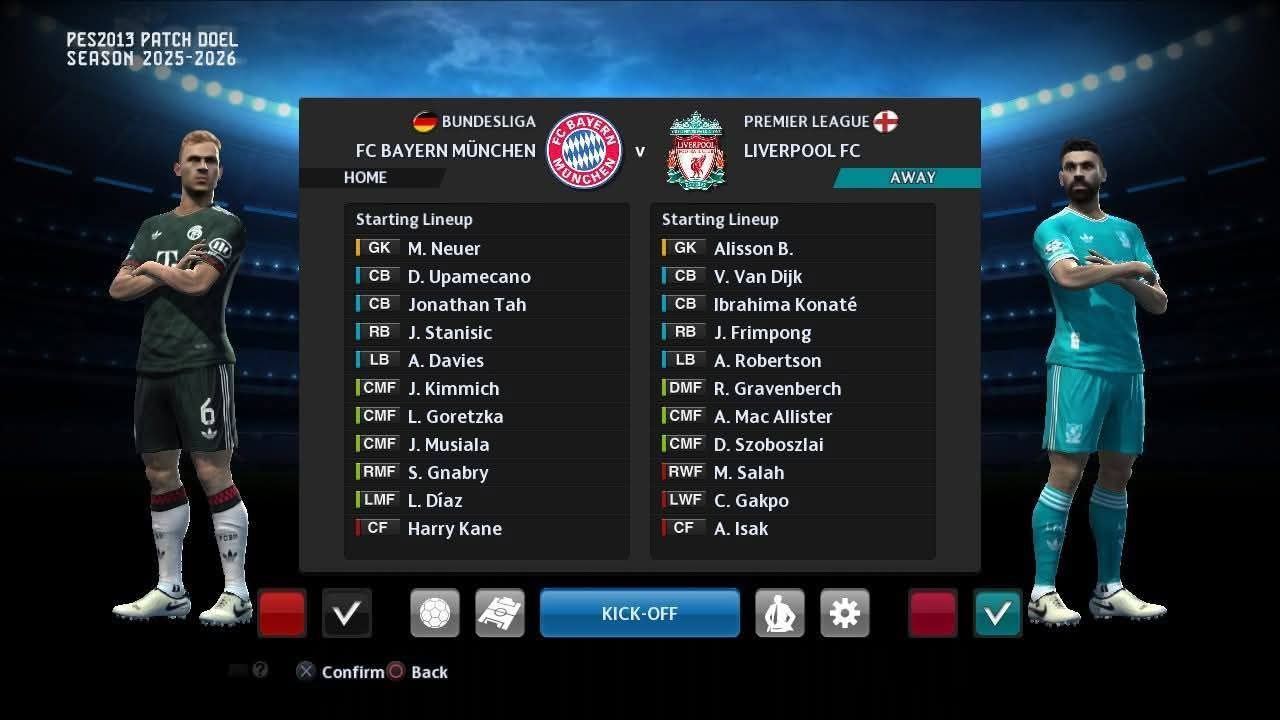This screenshot has height=720, width=1280.
Task: Start the match with the KICK-OFF button
Action: [640, 613]
